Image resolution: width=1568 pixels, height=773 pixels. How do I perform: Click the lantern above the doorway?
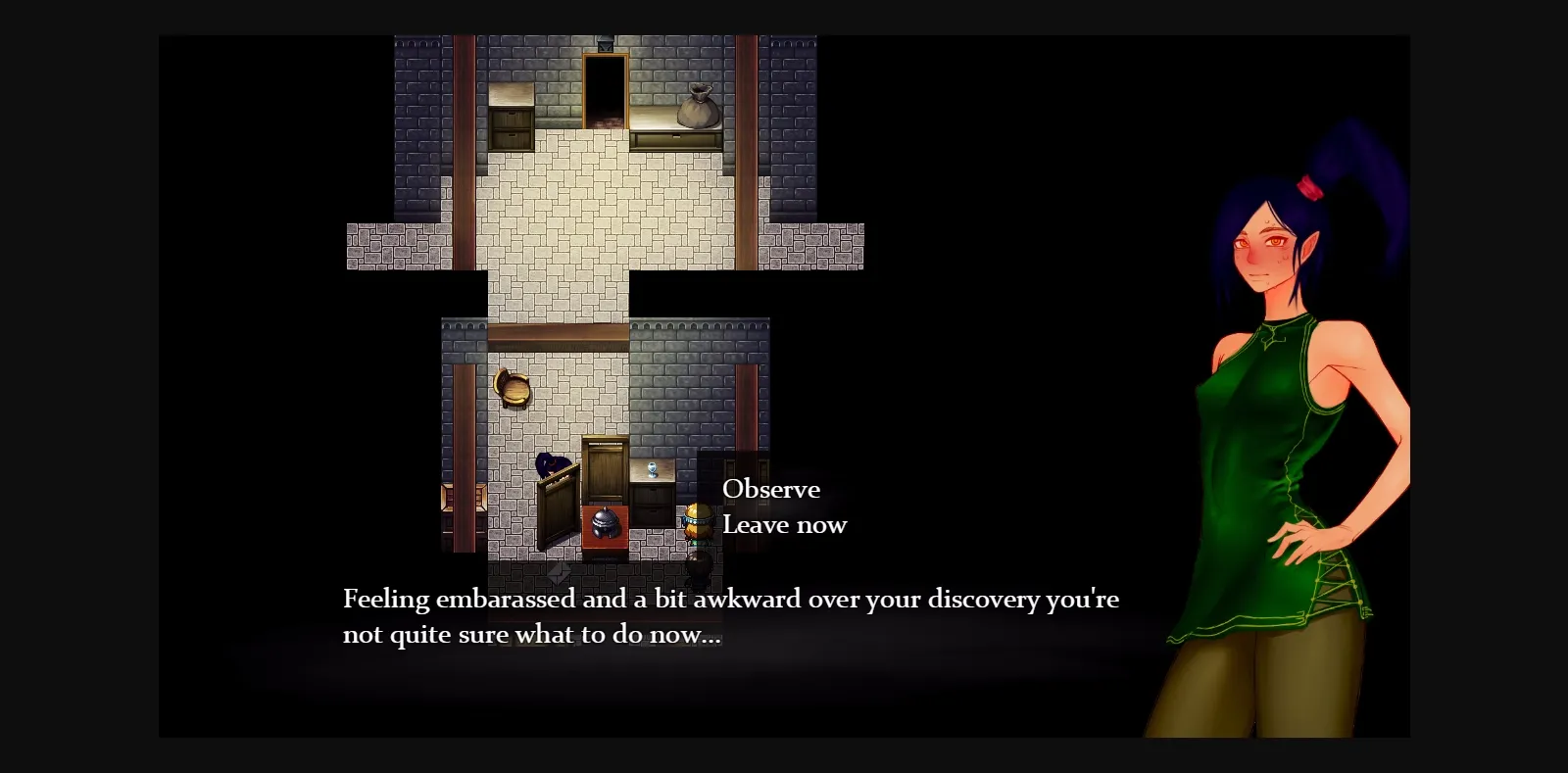tap(606, 45)
